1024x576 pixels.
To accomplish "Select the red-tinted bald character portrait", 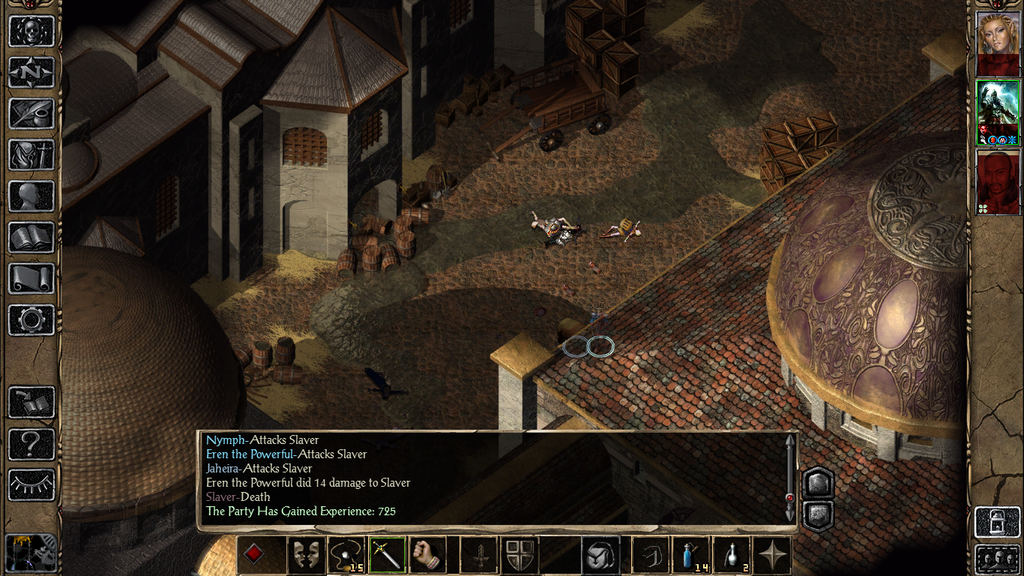I will (997, 180).
